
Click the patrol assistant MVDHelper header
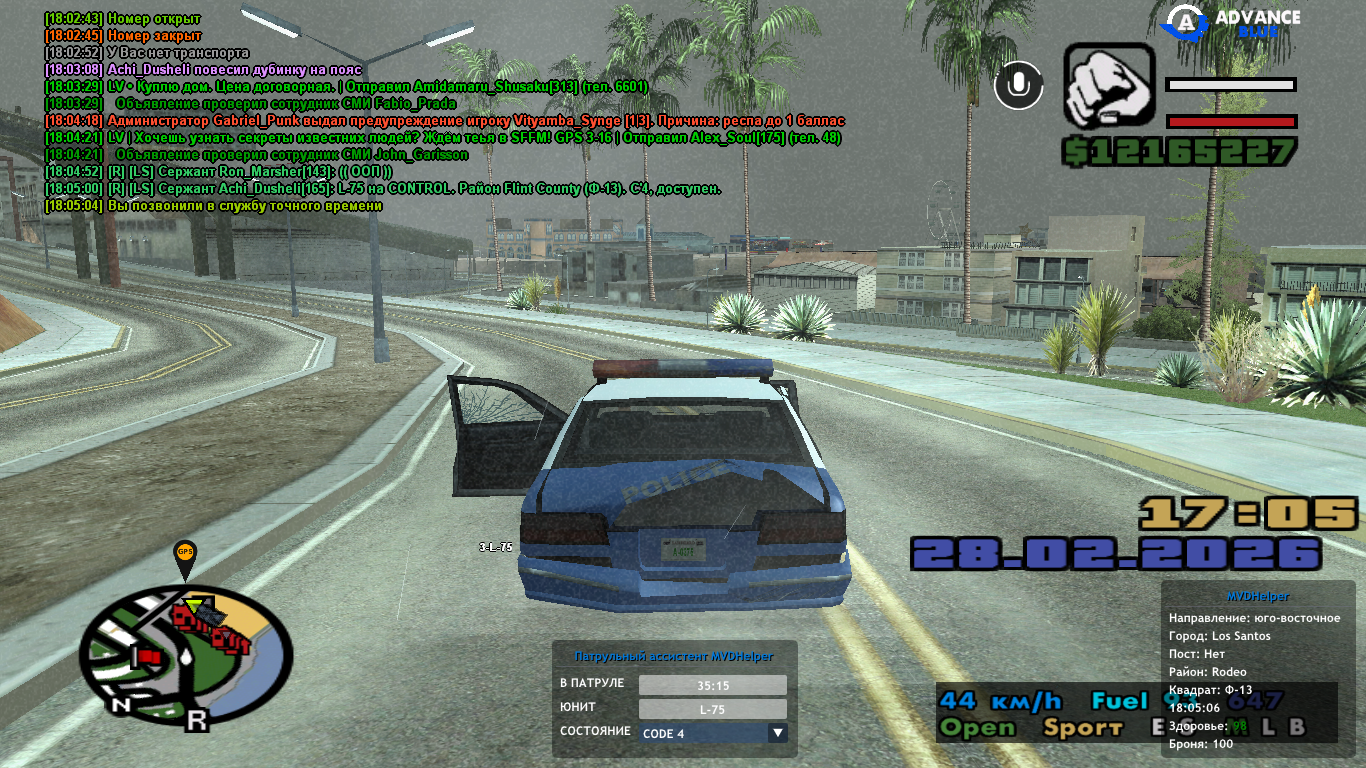pos(674,656)
